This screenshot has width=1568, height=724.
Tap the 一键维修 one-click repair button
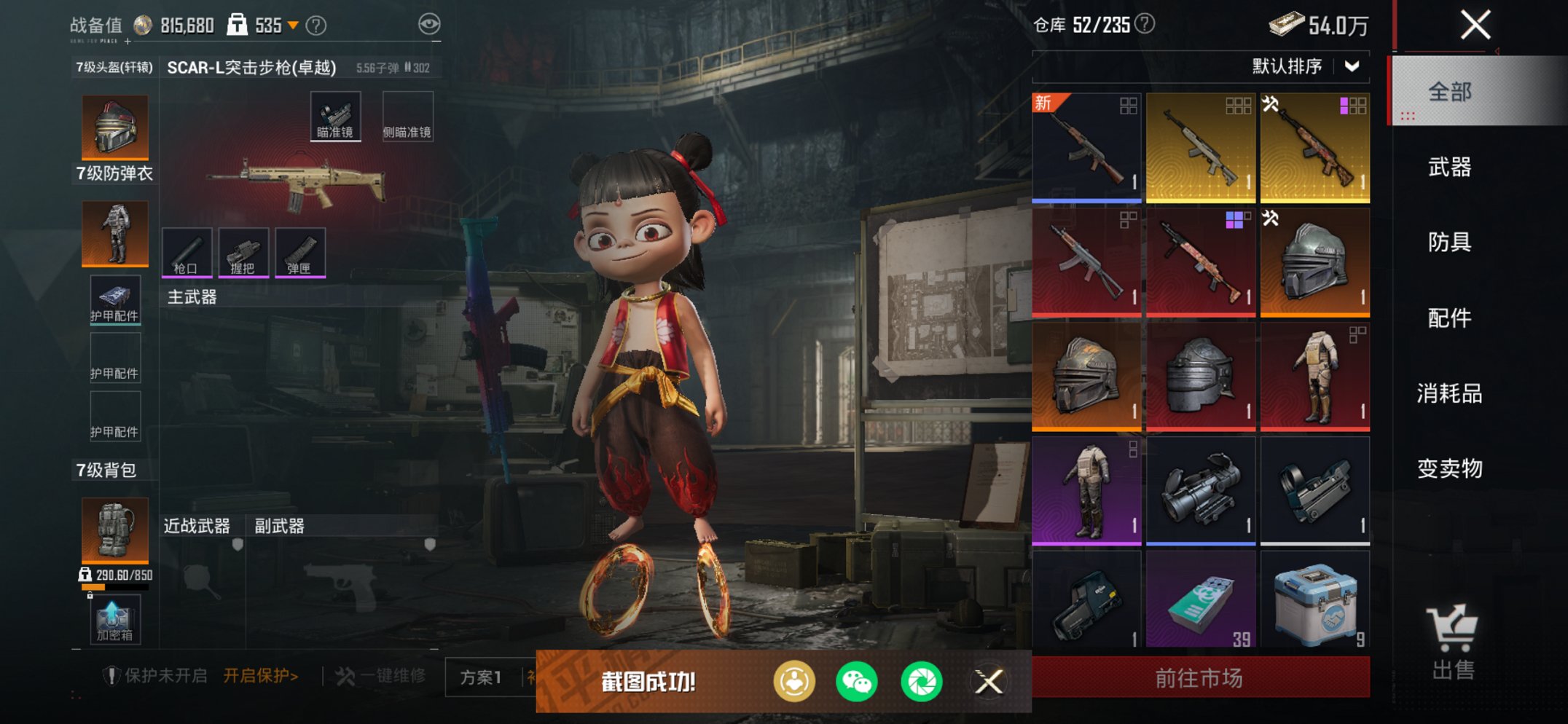point(381,676)
